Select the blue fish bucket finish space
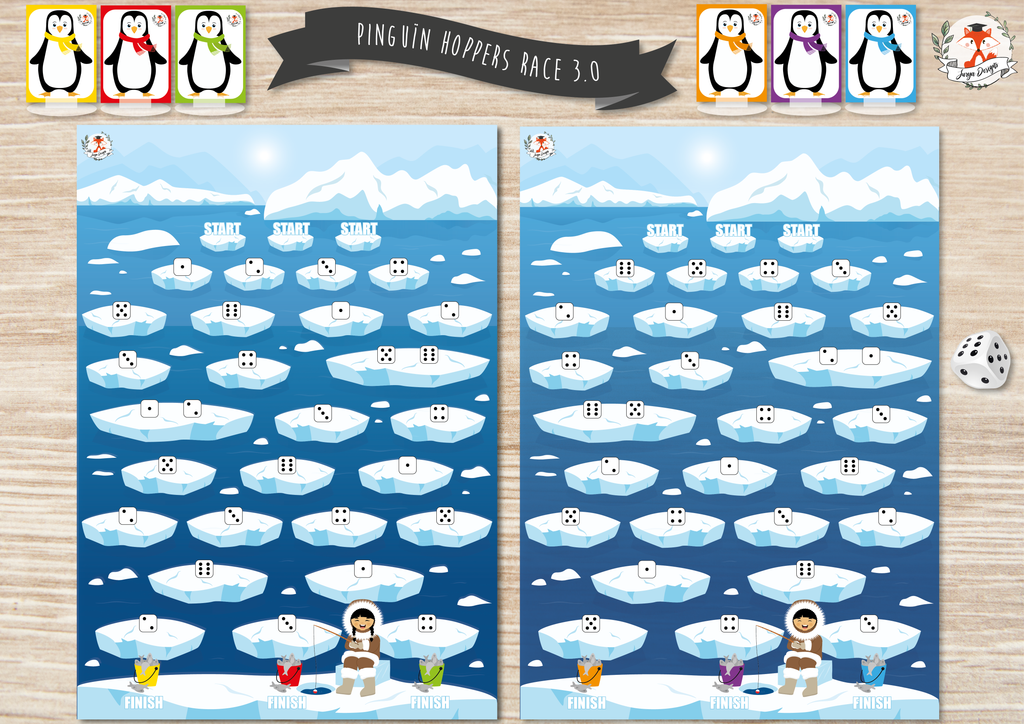Viewport: 1024px width, 724px height. click(873, 671)
